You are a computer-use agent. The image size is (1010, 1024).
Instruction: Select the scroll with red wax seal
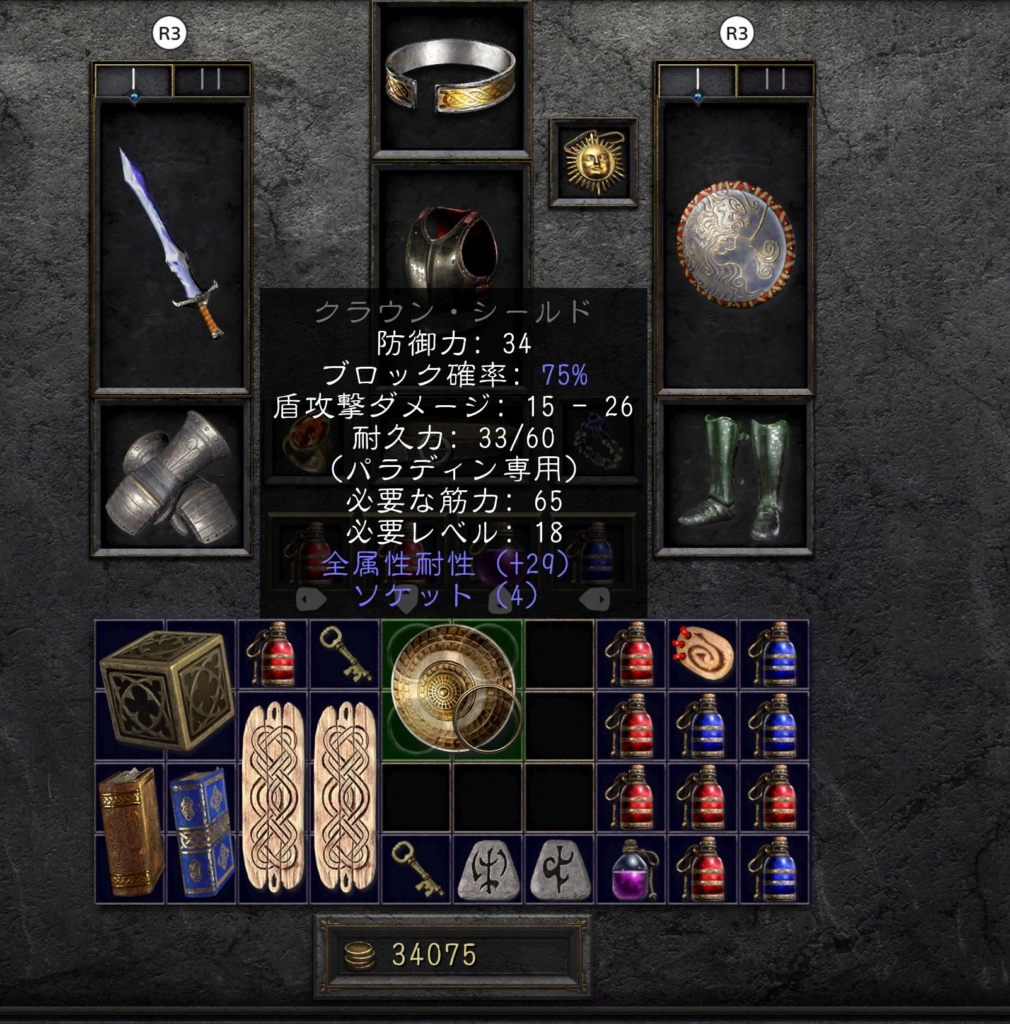pos(702,653)
